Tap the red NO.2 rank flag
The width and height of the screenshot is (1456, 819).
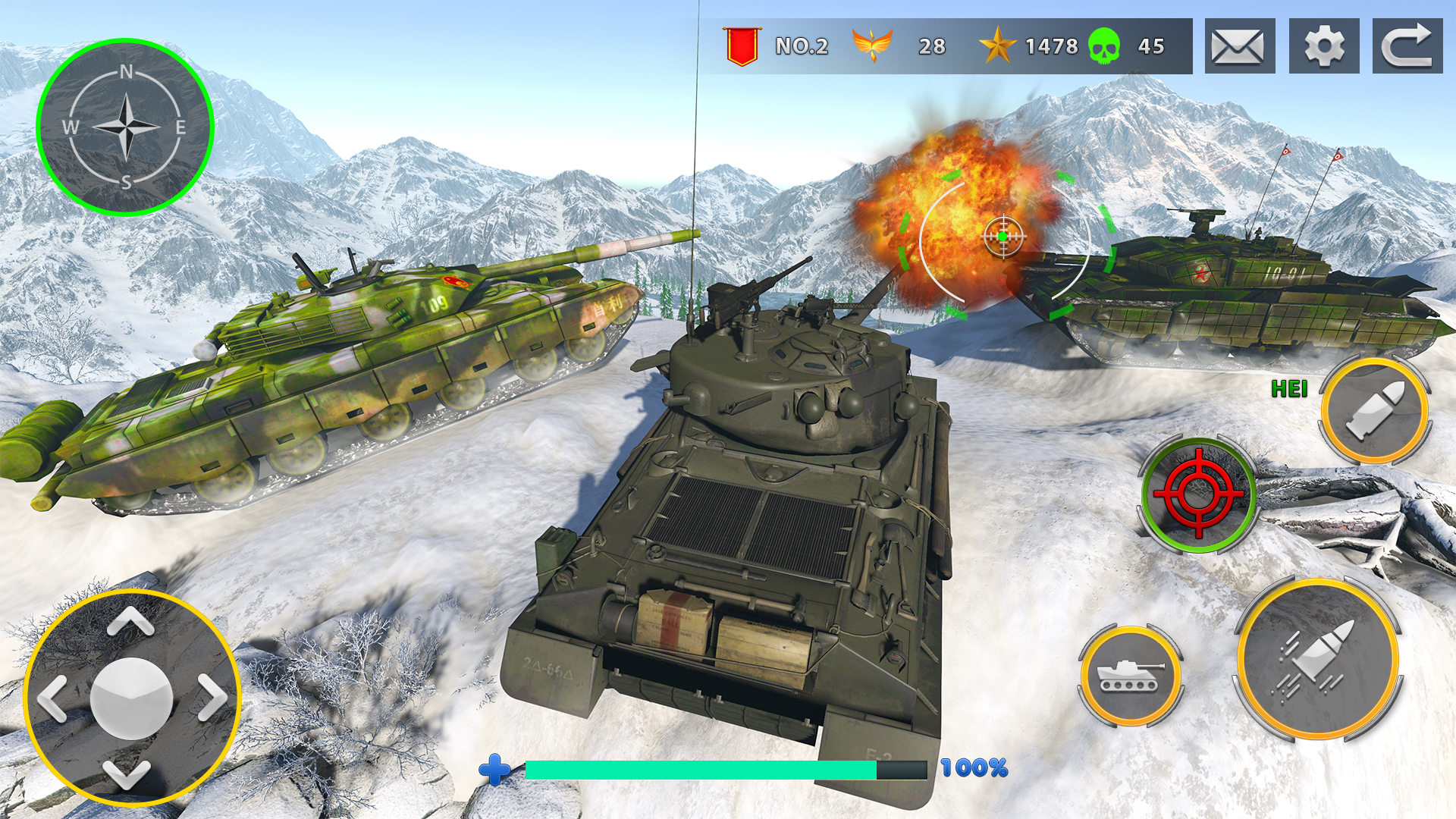click(742, 47)
